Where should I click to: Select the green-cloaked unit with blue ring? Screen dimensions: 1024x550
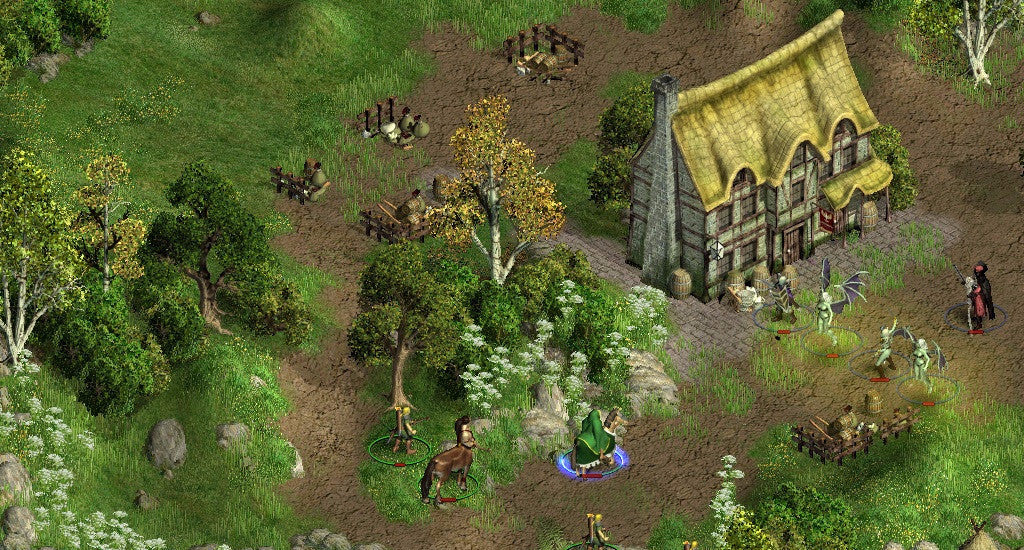594,442
